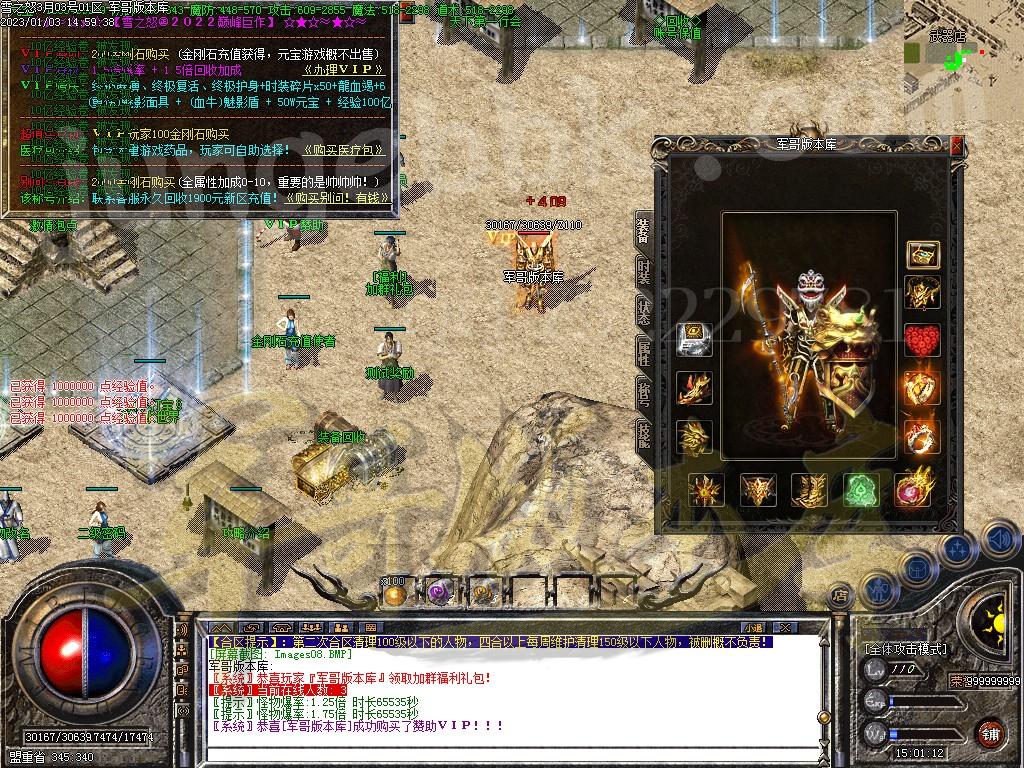
Task: Switch to the 时装 (costume) tab
Action: 644,272
